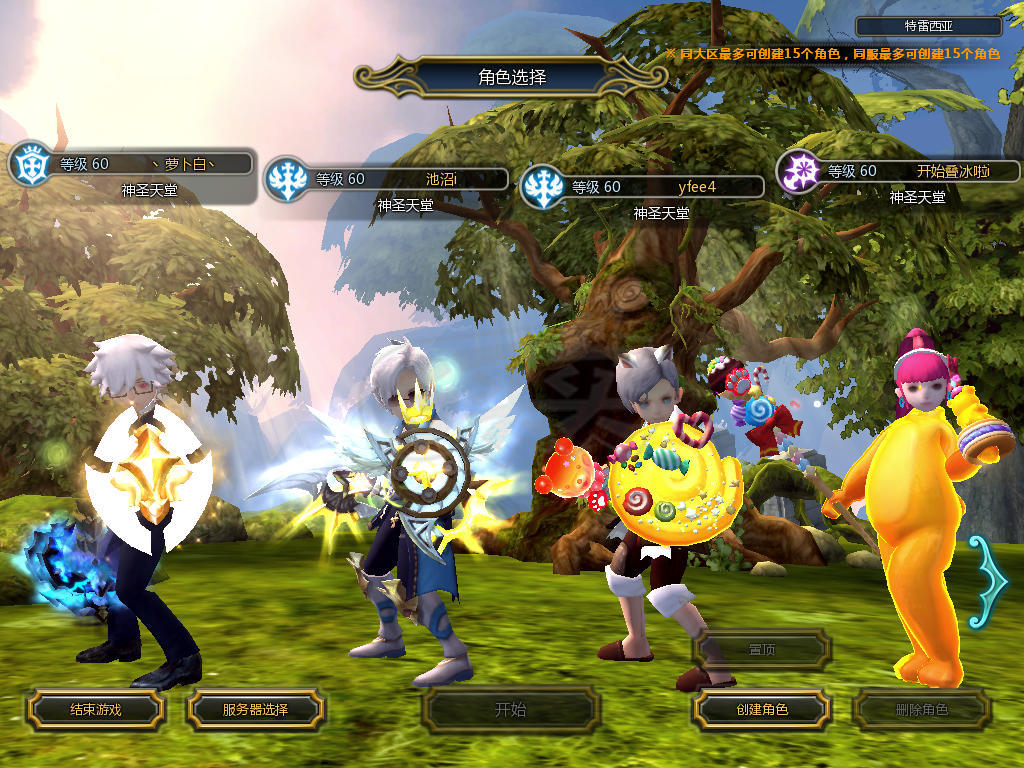Screen dimensions: 1024x768
Task: Click the 结束游戏 (End Game) button
Action: (x=95, y=710)
